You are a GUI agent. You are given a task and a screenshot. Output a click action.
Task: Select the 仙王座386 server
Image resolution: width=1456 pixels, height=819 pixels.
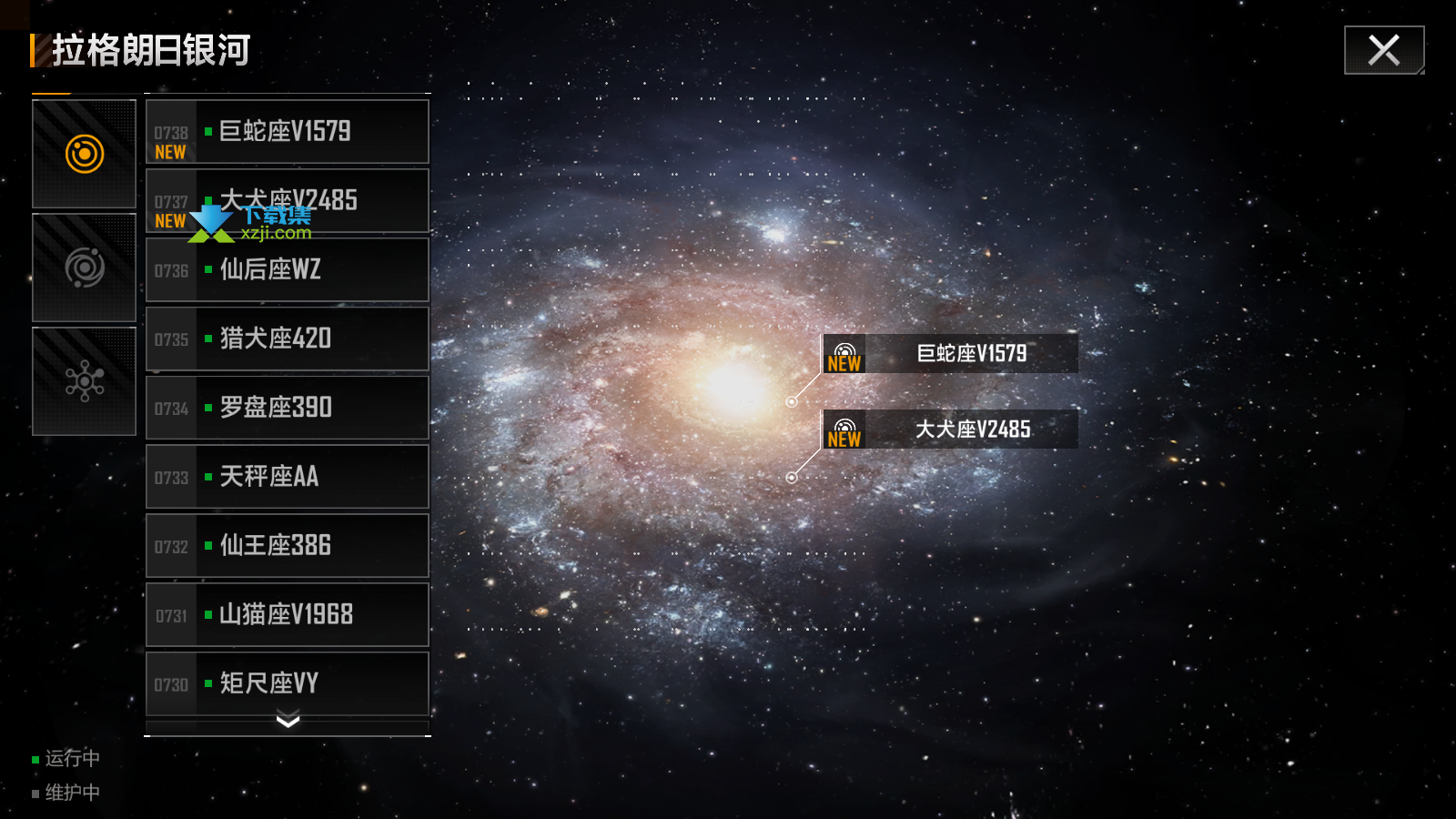pyautogui.click(x=287, y=546)
